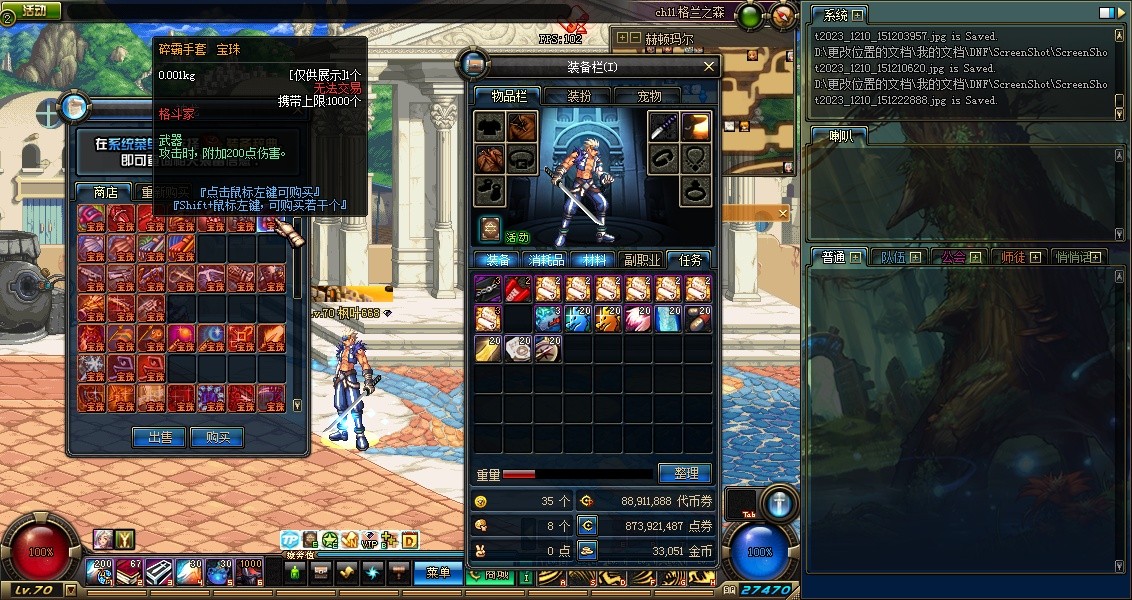Select the 任务 quest items tab
Screen dimensions: 1132x600
pos(689,260)
